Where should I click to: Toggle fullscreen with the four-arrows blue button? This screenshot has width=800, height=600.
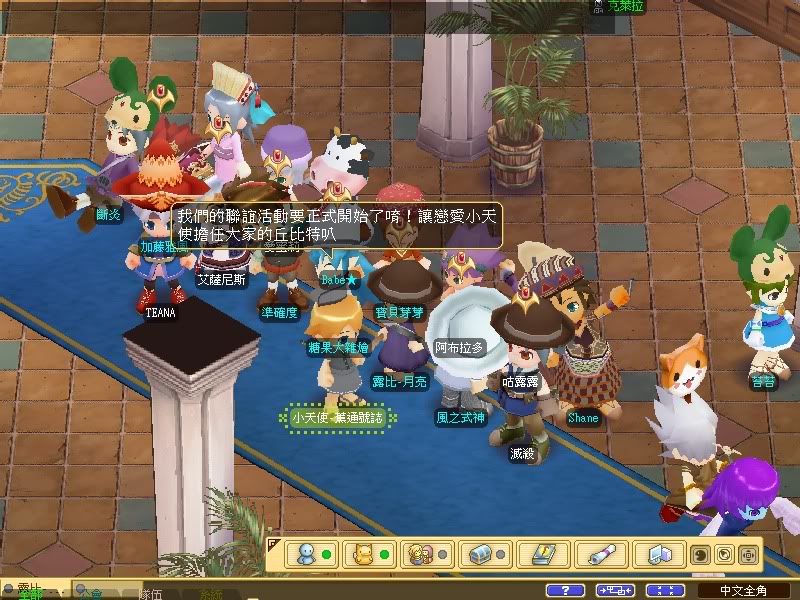click(x=665, y=590)
